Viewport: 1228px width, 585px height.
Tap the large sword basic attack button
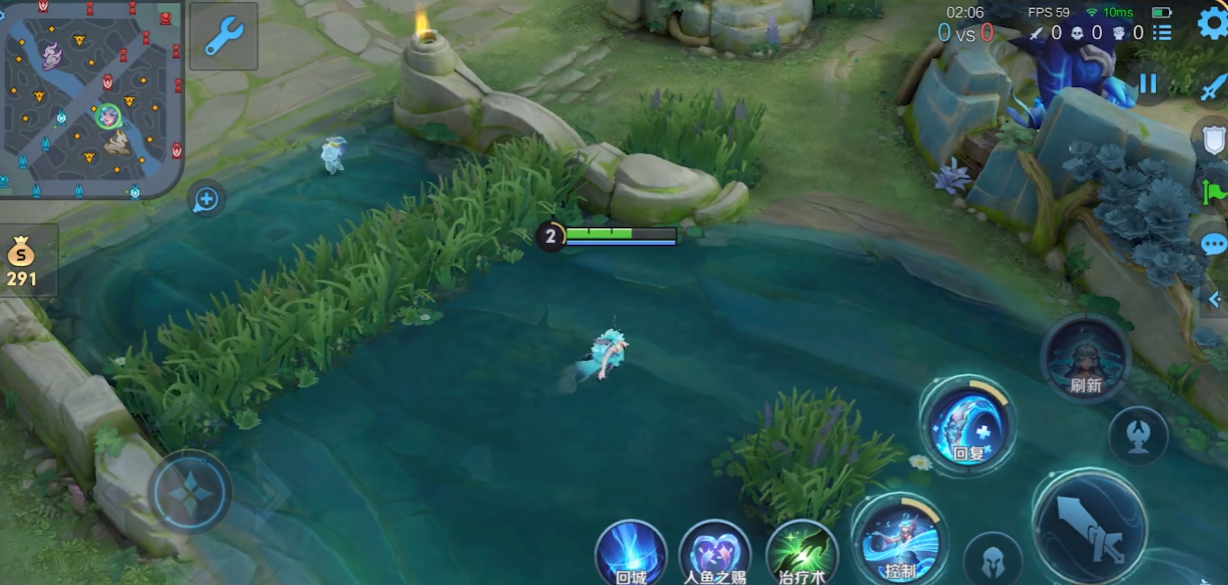tap(1090, 525)
